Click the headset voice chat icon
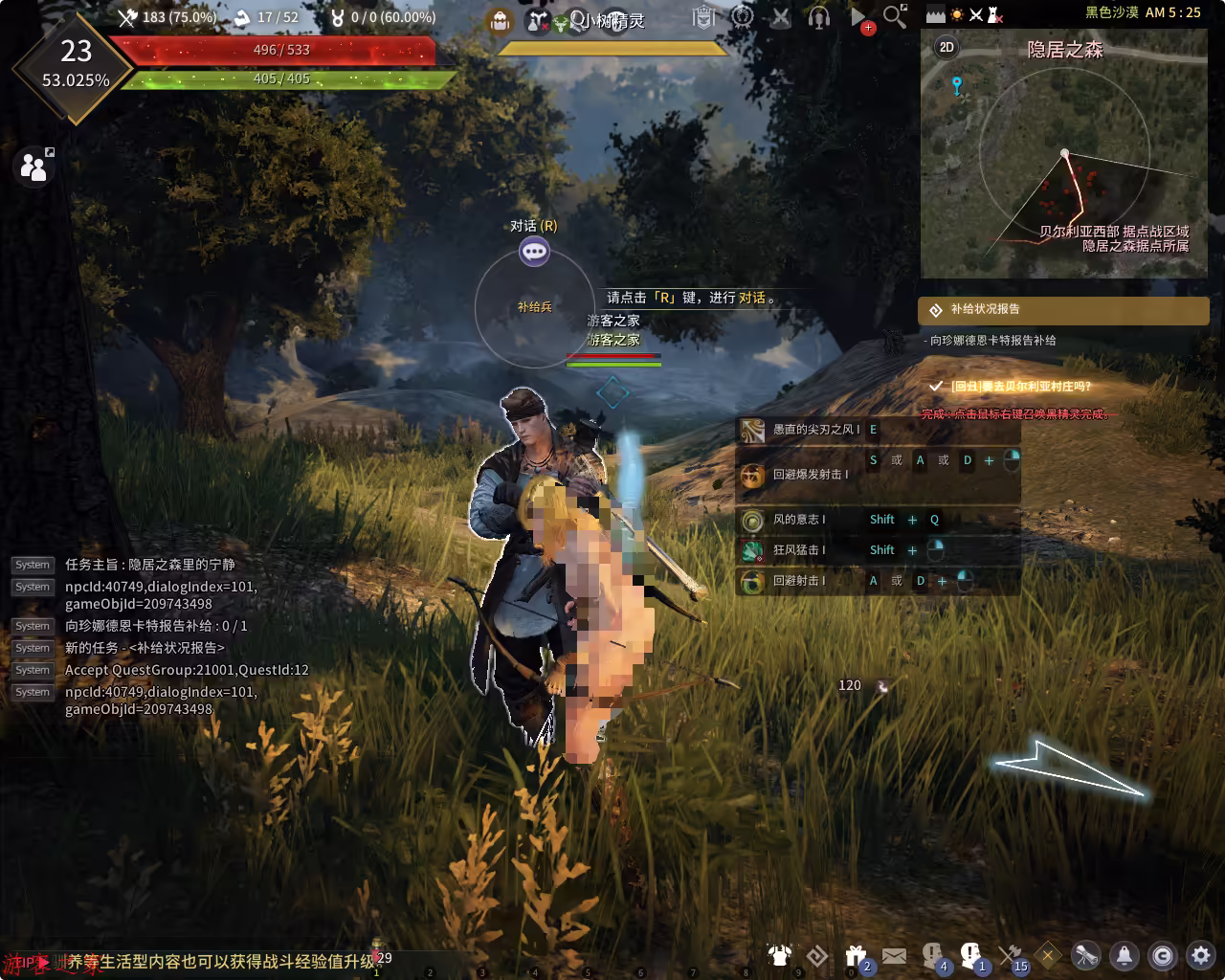The height and width of the screenshot is (980, 1225). pyautogui.click(x=818, y=16)
